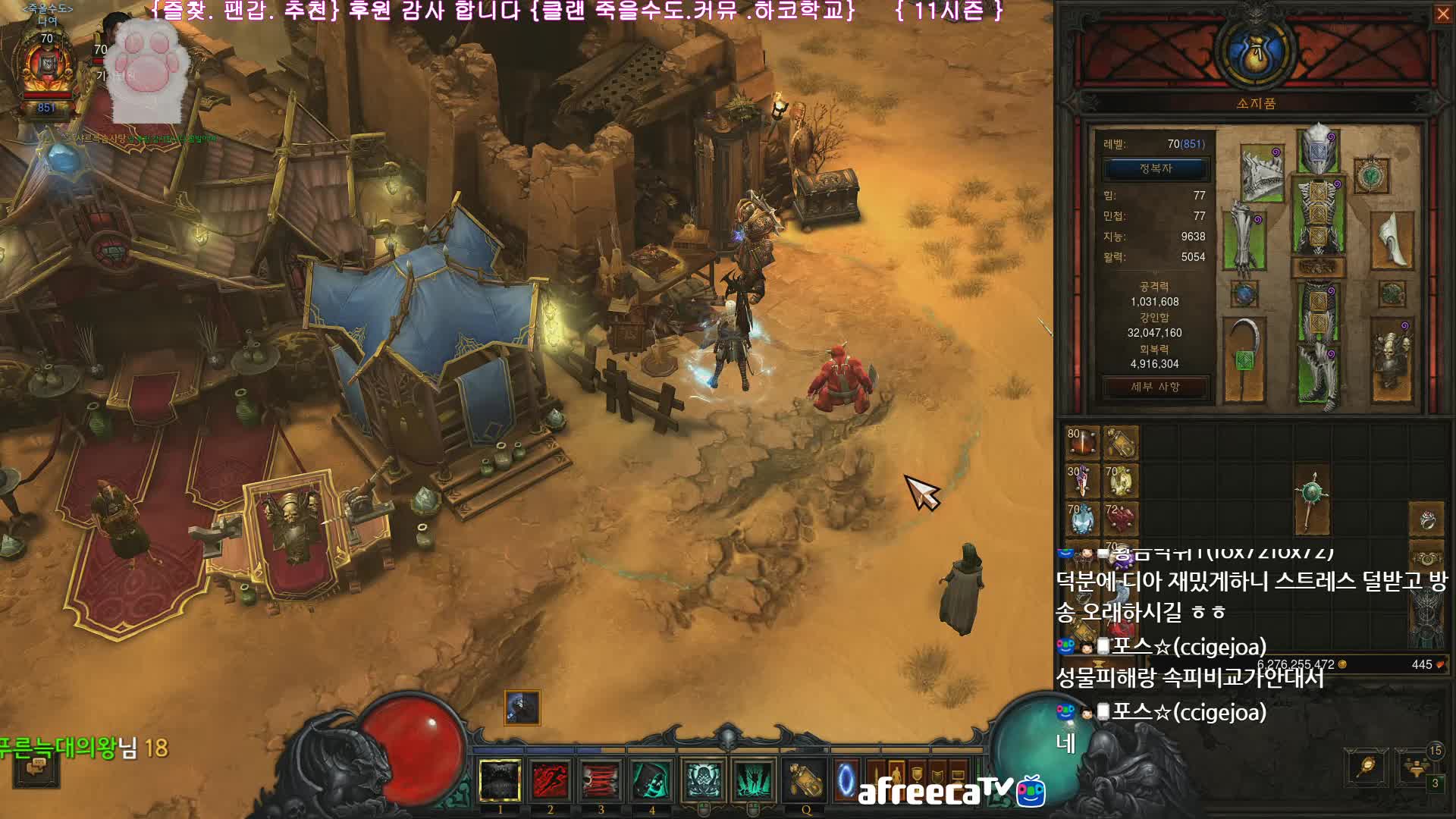The image size is (1456, 819).
Task: Pick the green-orbed wand in the inventory
Action: (1312, 500)
